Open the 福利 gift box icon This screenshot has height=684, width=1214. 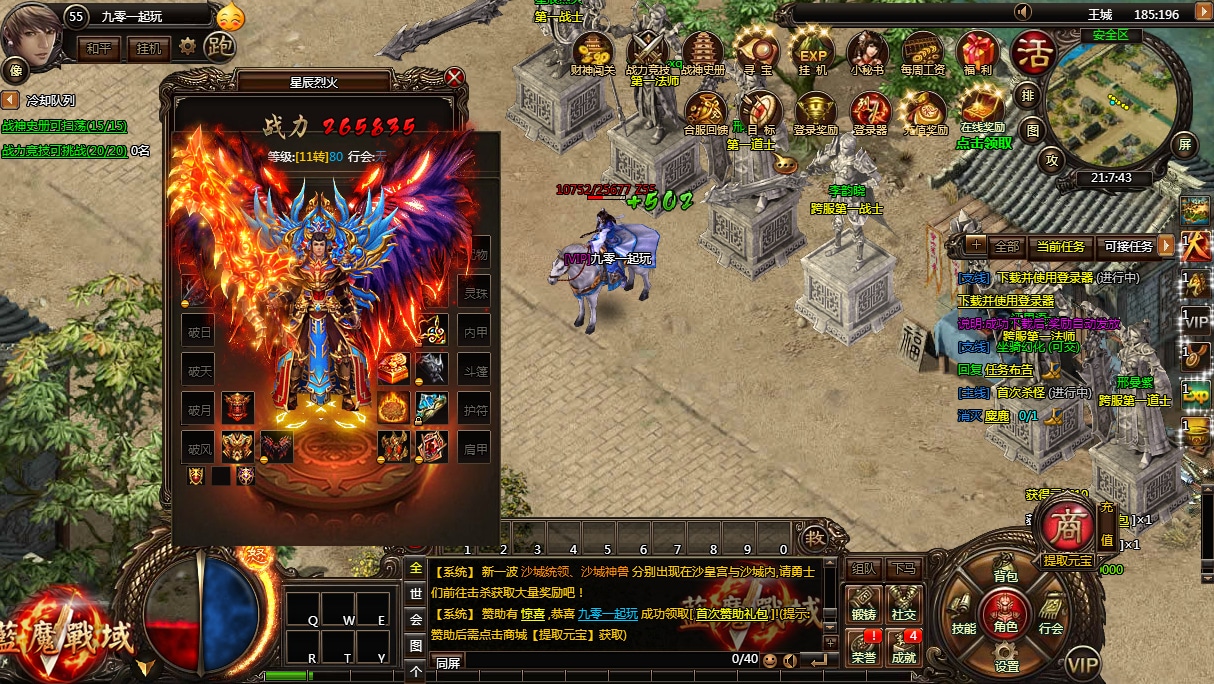point(978,53)
